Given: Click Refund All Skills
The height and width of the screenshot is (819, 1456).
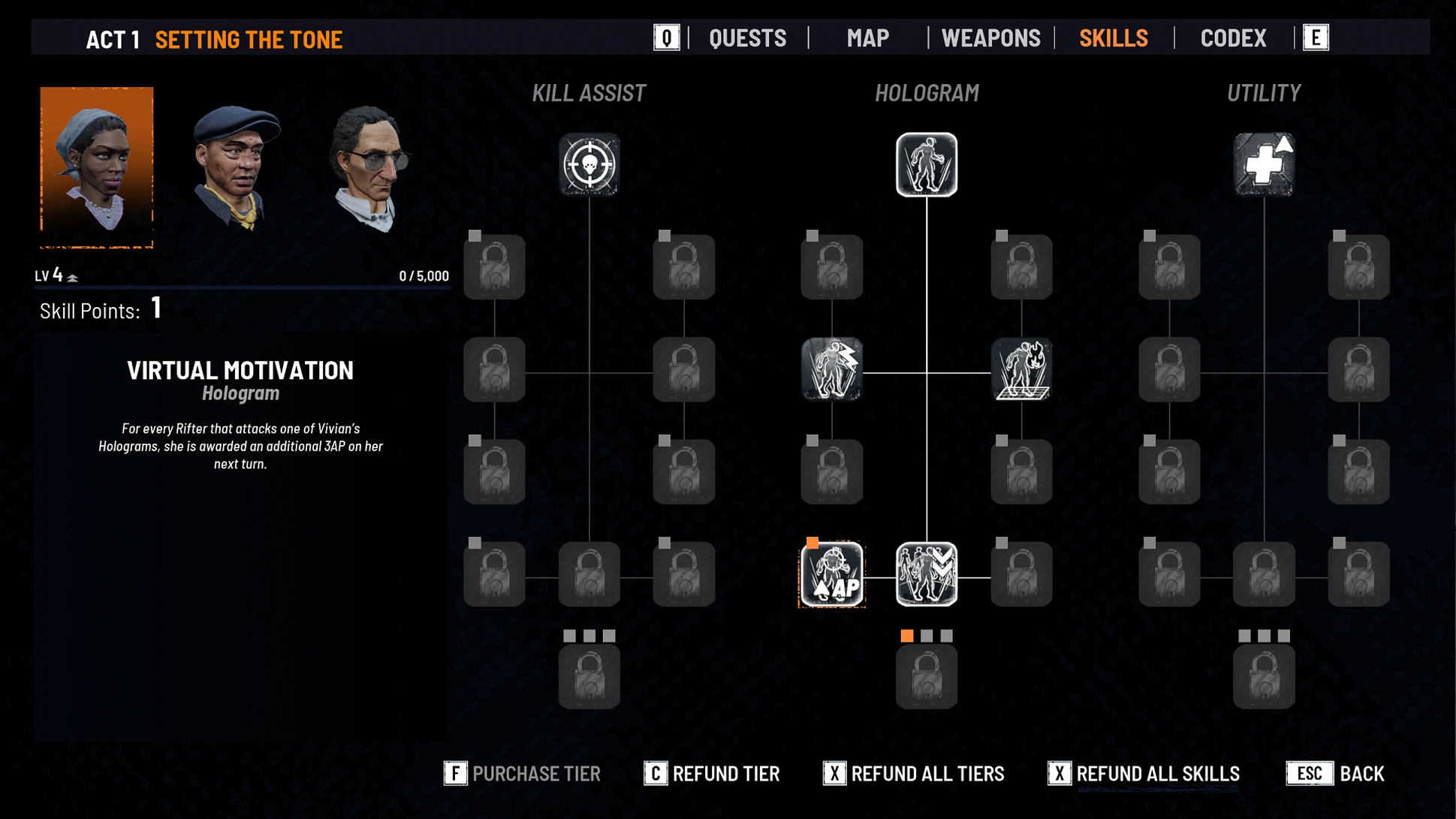Looking at the screenshot, I should (x=1144, y=773).
